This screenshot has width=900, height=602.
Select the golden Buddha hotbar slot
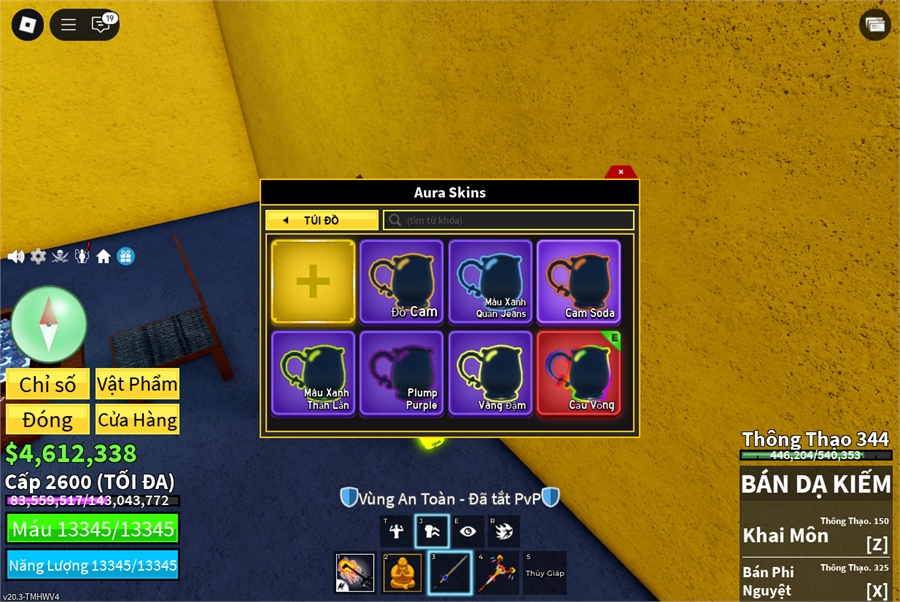[402, 573]
